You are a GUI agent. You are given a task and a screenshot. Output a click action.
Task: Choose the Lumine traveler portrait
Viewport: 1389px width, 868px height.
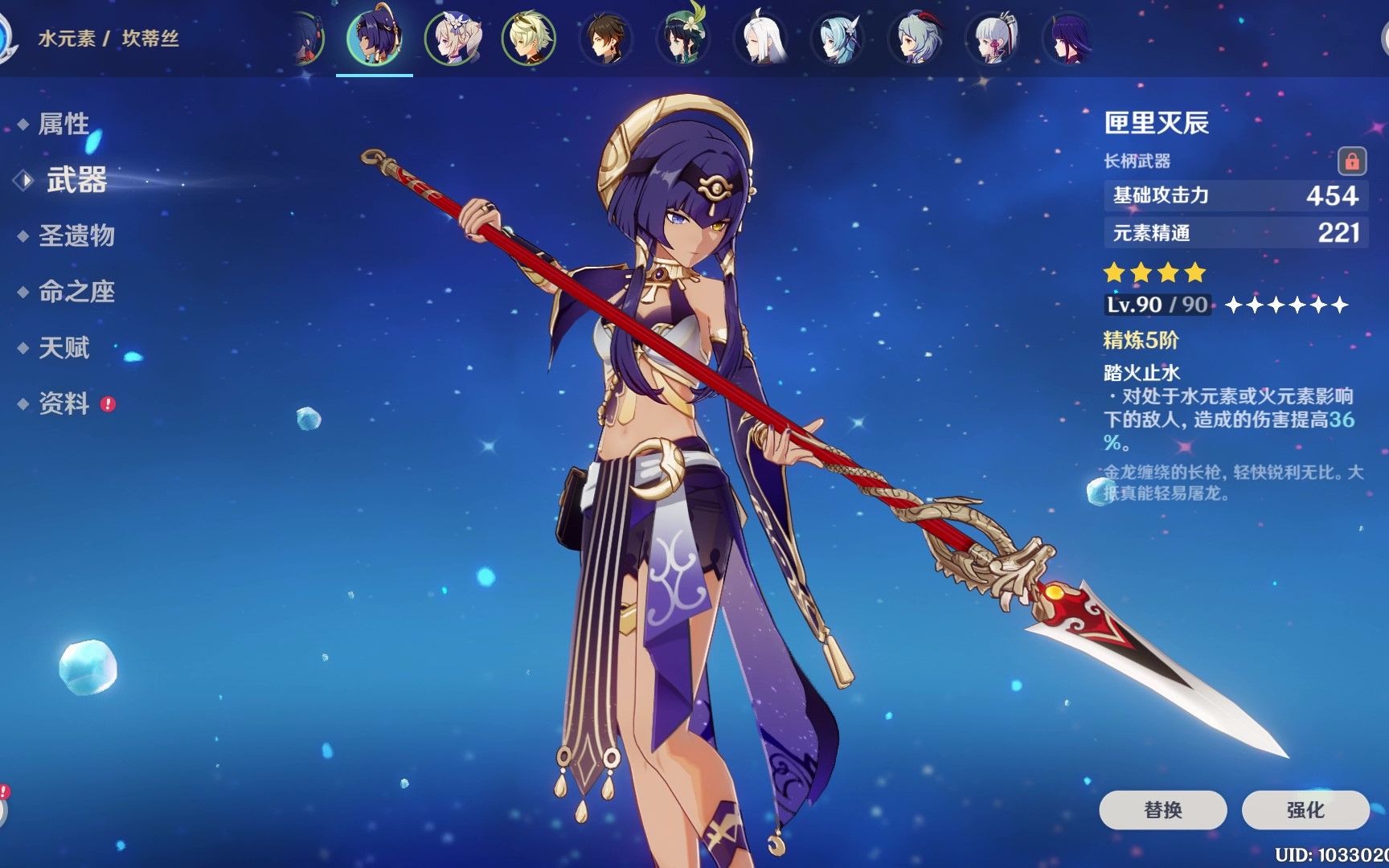pyautogui.click(x=452, y=38)
